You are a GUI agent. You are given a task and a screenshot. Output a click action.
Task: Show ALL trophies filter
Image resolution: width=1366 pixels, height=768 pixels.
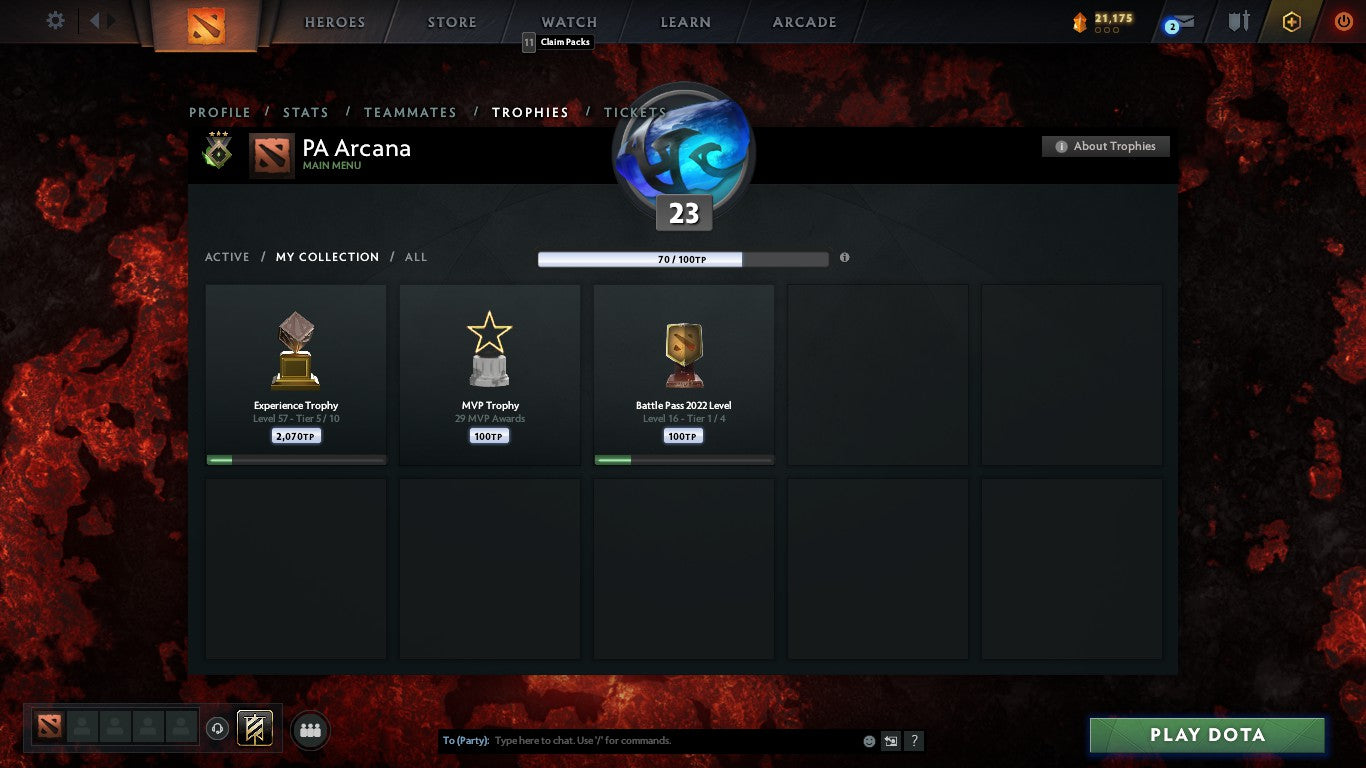click(x=416, y=257)
